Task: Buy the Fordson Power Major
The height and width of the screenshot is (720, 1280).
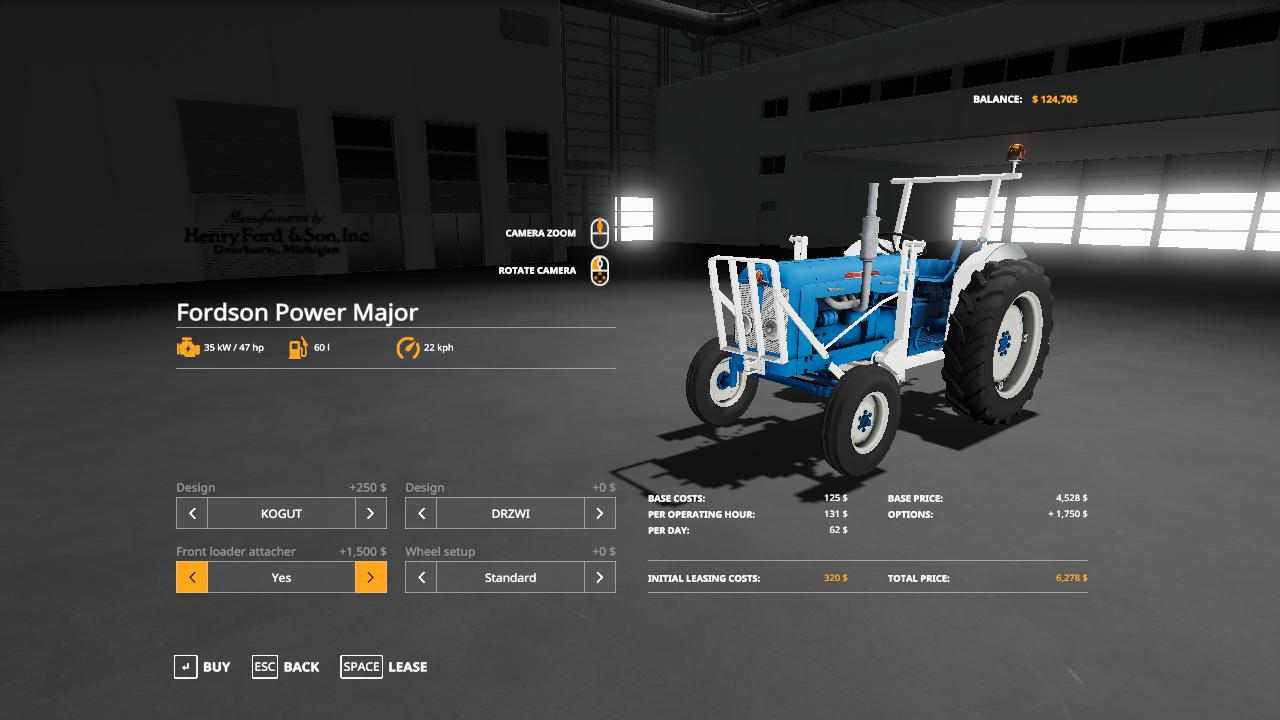Action: (x=202, y=667)
